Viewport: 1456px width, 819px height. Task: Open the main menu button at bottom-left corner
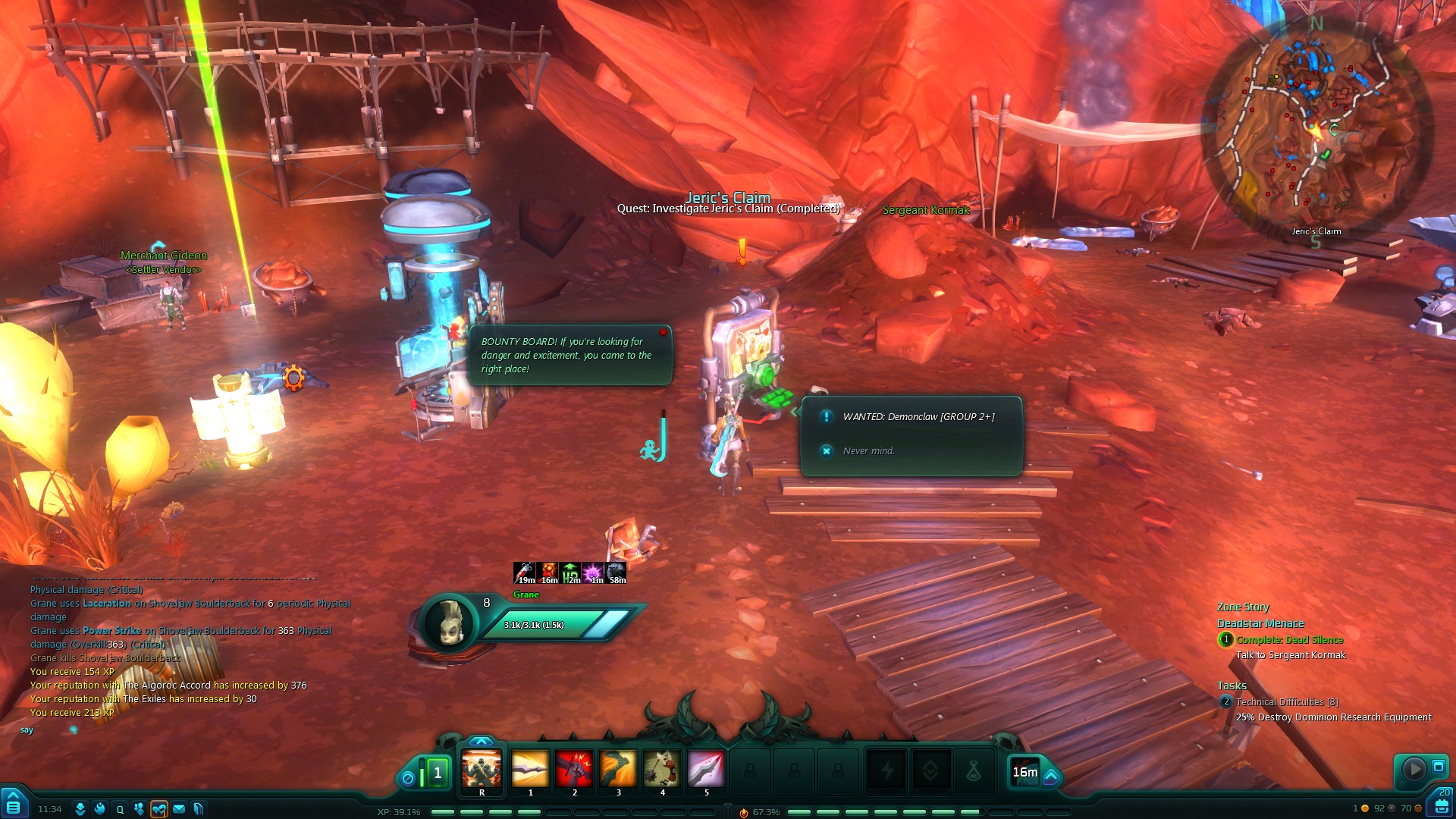[14, 806]
